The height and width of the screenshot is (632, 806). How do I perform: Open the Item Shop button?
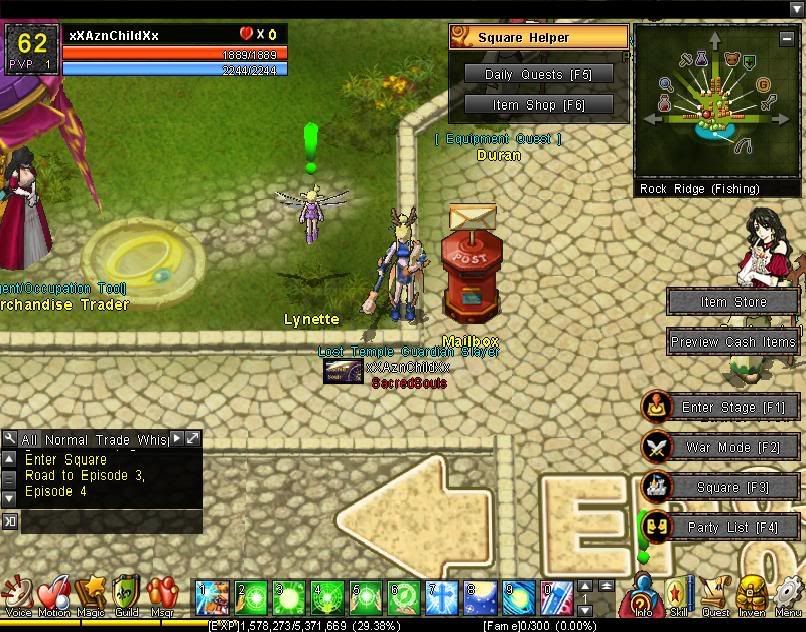pyautogui.click(x=538, y=104)
